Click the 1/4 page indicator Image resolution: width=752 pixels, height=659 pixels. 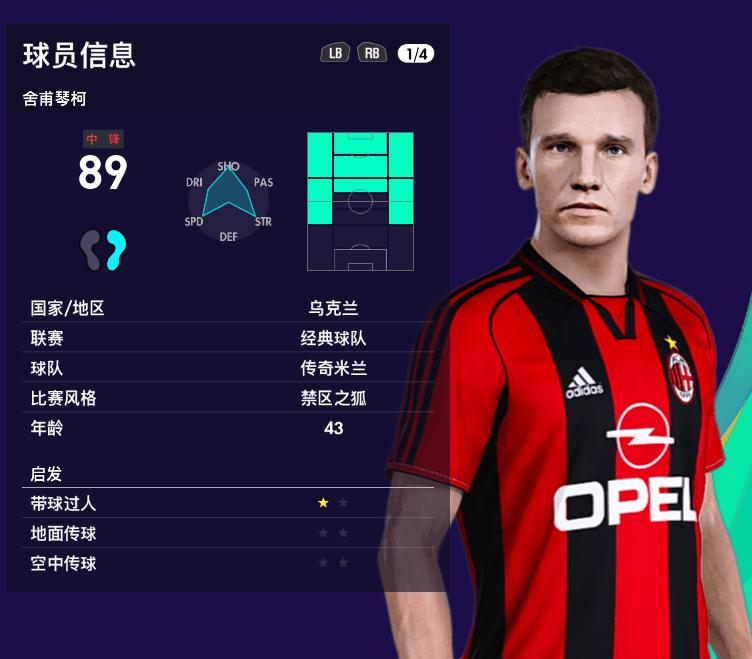415,54
